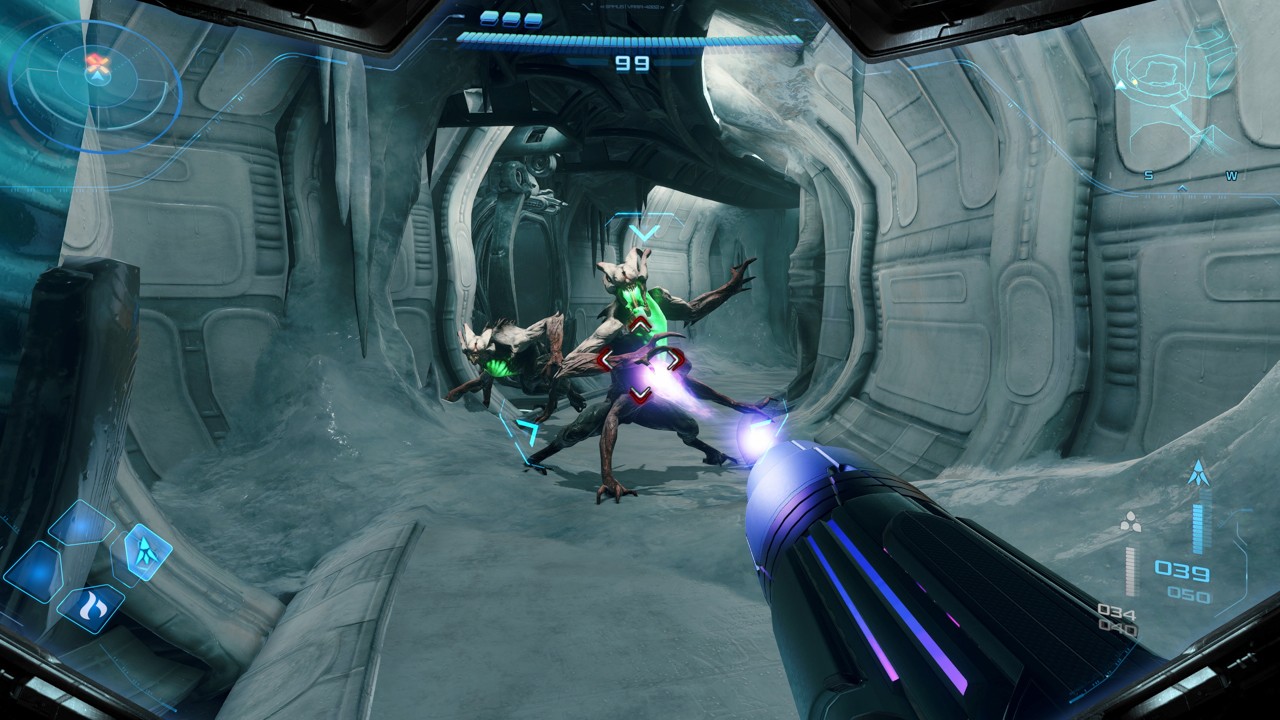
Task: Click the small chevron below the compass strip
Action: 1182,188
